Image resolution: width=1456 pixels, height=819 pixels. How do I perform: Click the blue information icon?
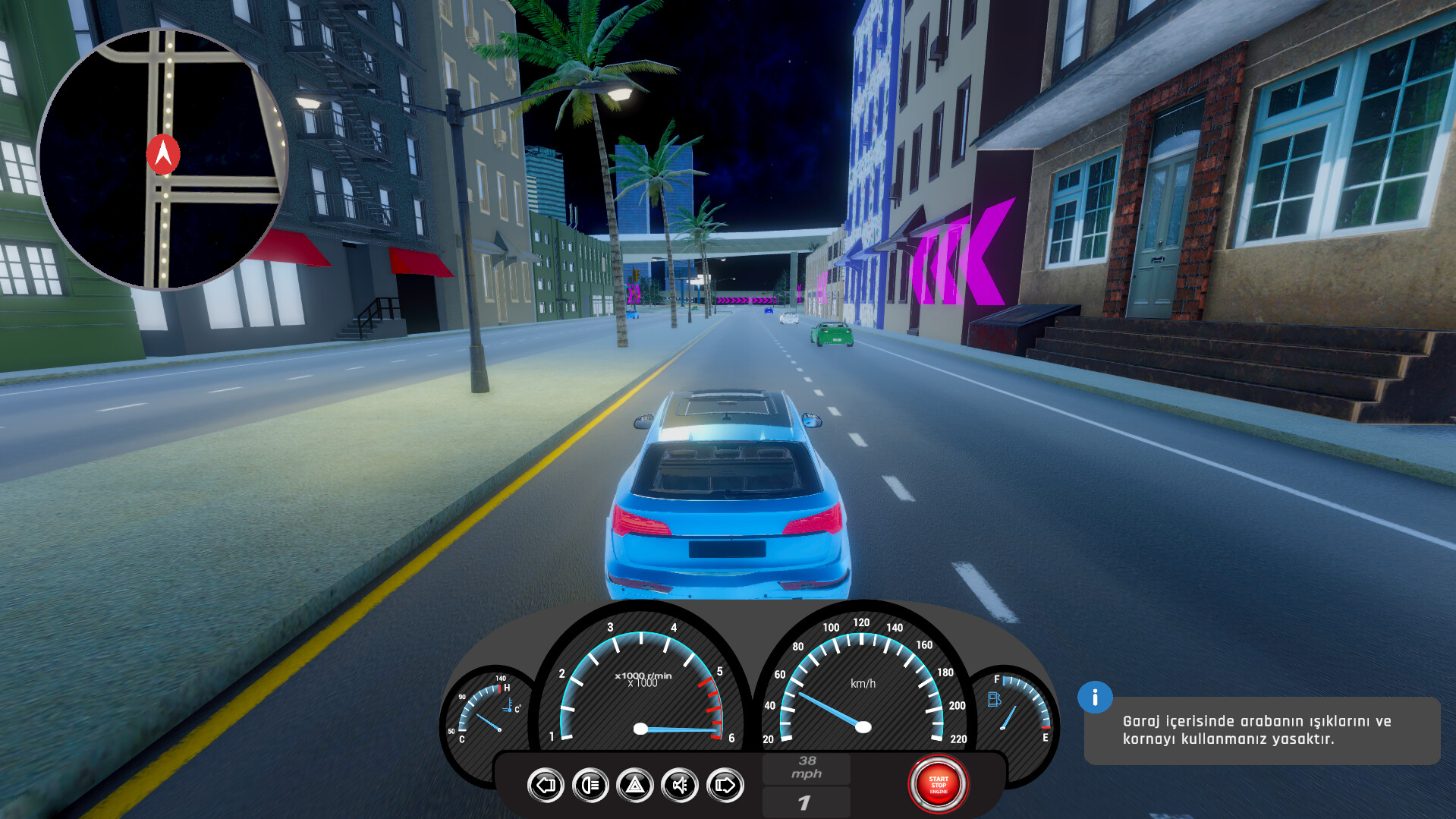pos(1095,699)
